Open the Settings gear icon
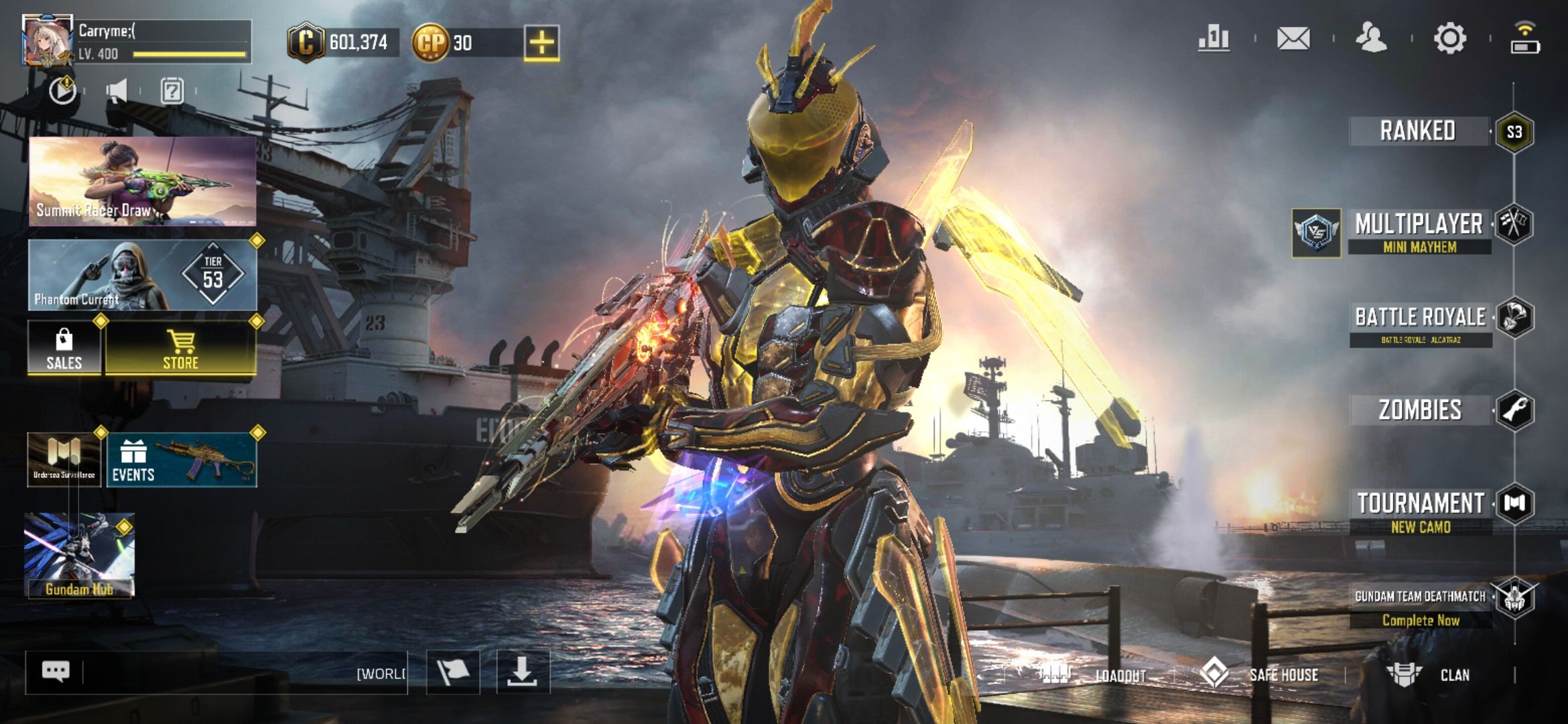Image resolution: width=1568 pixels, height=724 pixels. [1449, 39]
